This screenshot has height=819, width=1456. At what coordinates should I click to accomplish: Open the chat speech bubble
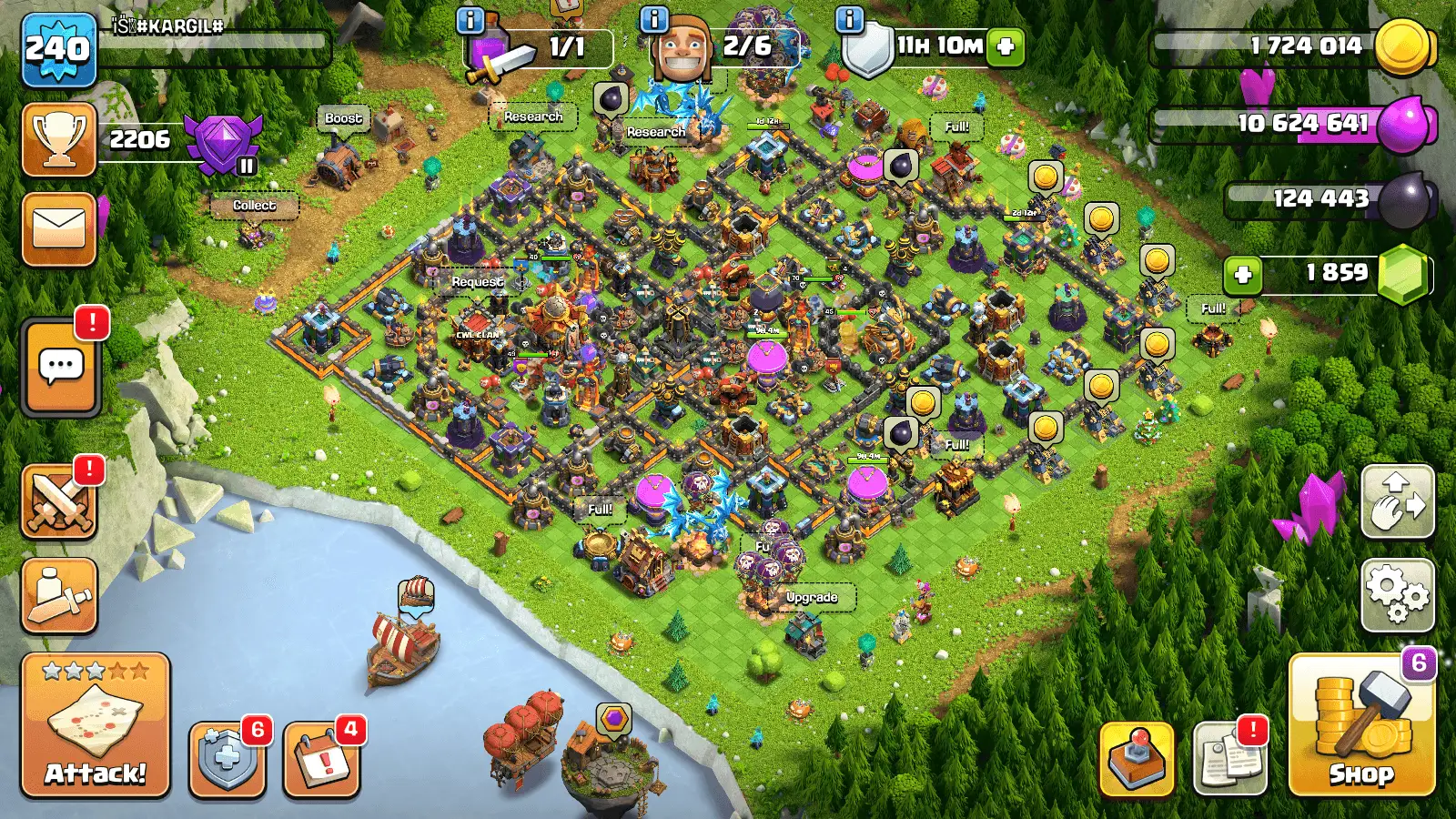coord(61,368)
